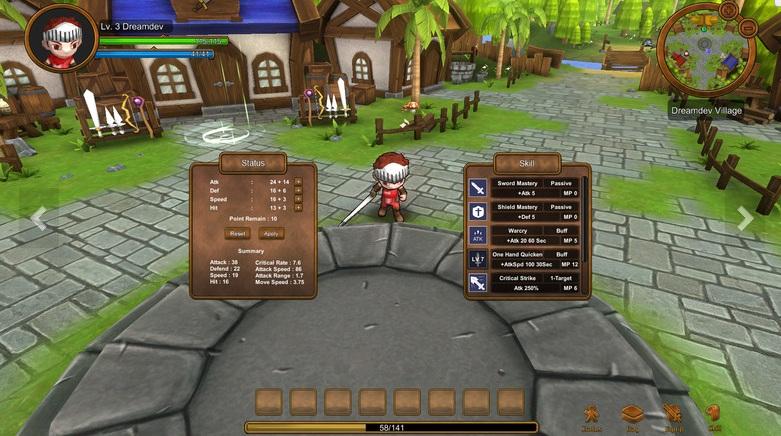Select the Sword Mastery skill icon
This screenshot has width=781, height=436.
click(x=479, y=187)
